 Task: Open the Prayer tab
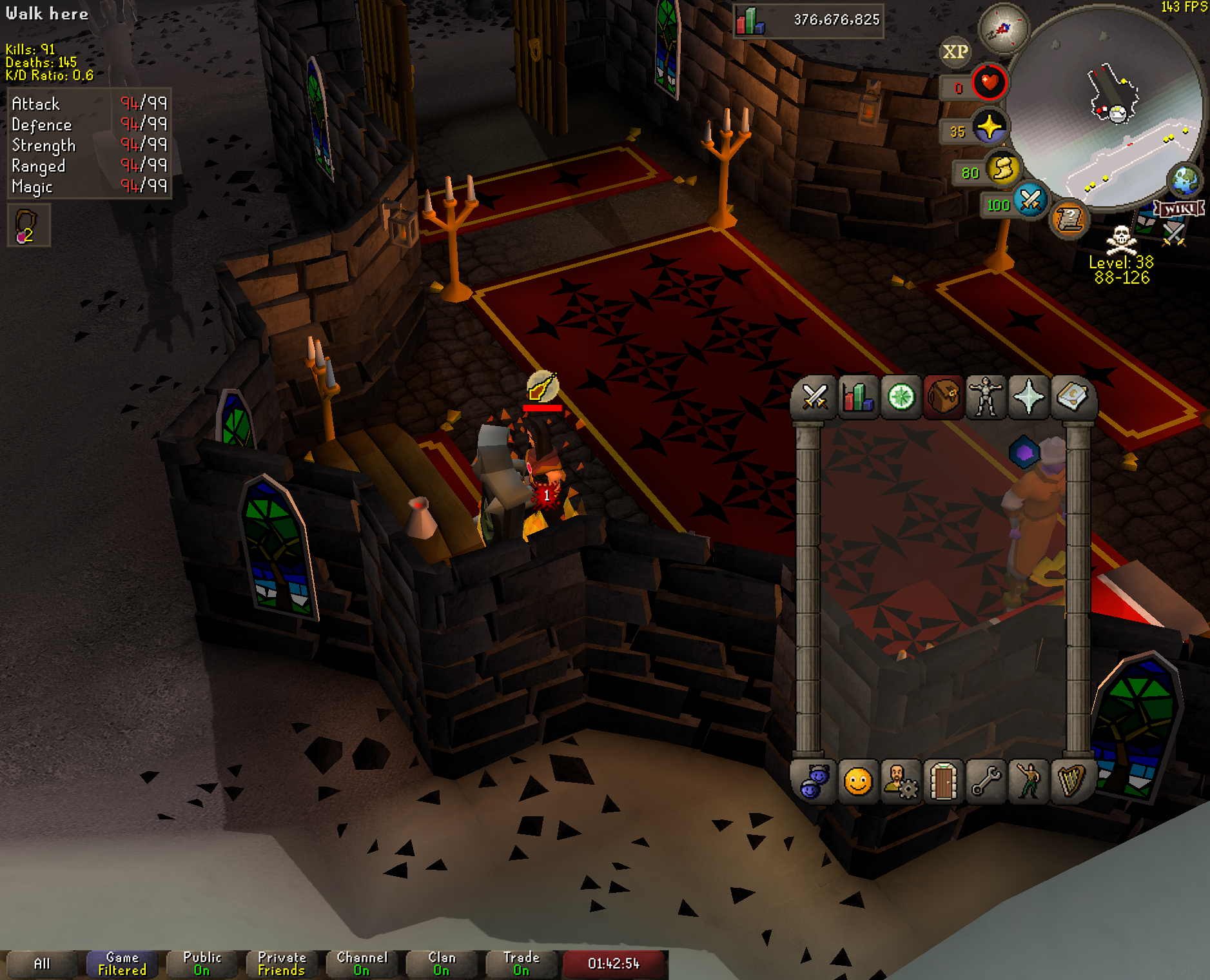coord(1029,397)
